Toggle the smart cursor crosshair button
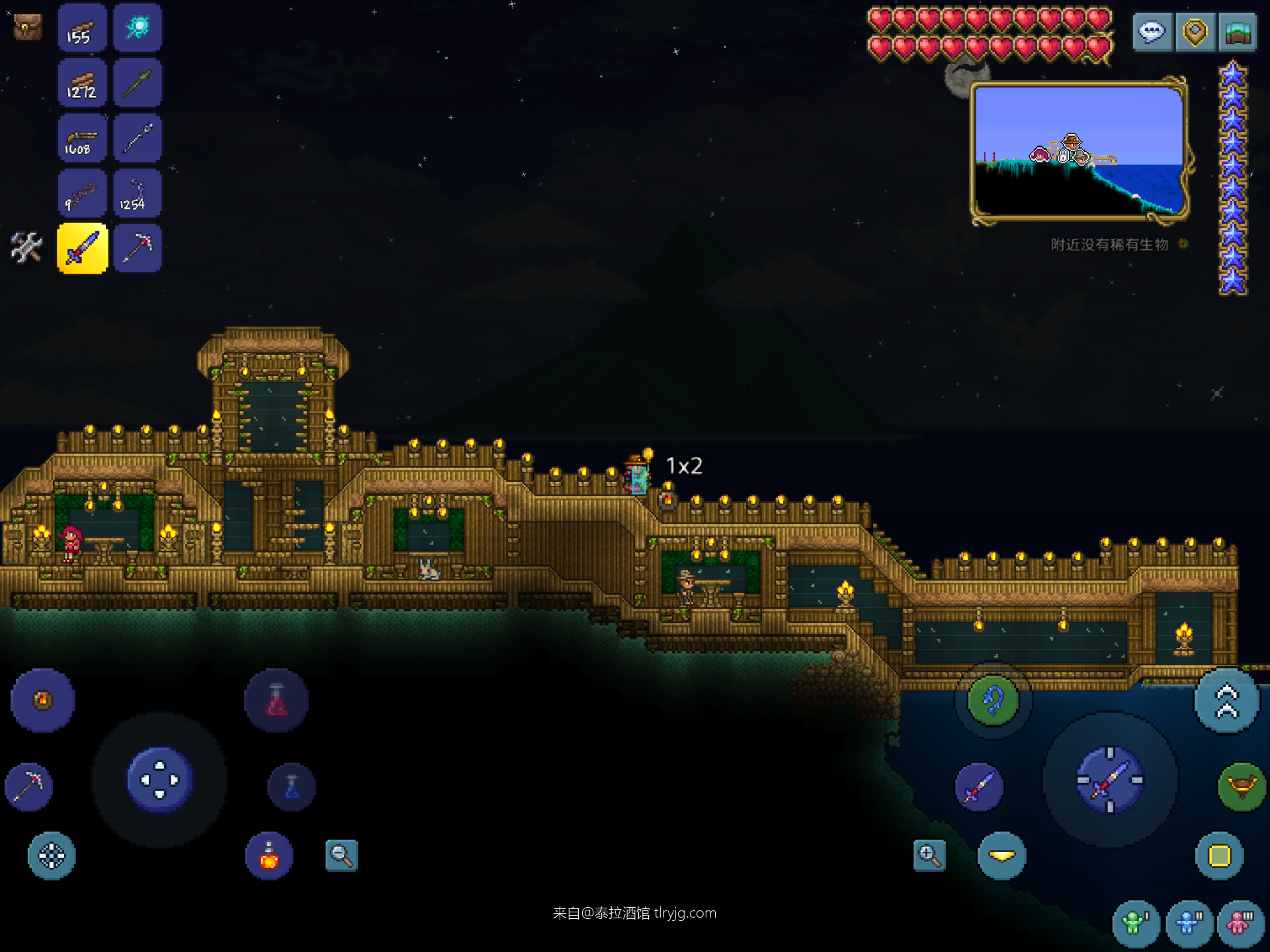This screenshot has width=1270, height=952. (x=52, y=855)
